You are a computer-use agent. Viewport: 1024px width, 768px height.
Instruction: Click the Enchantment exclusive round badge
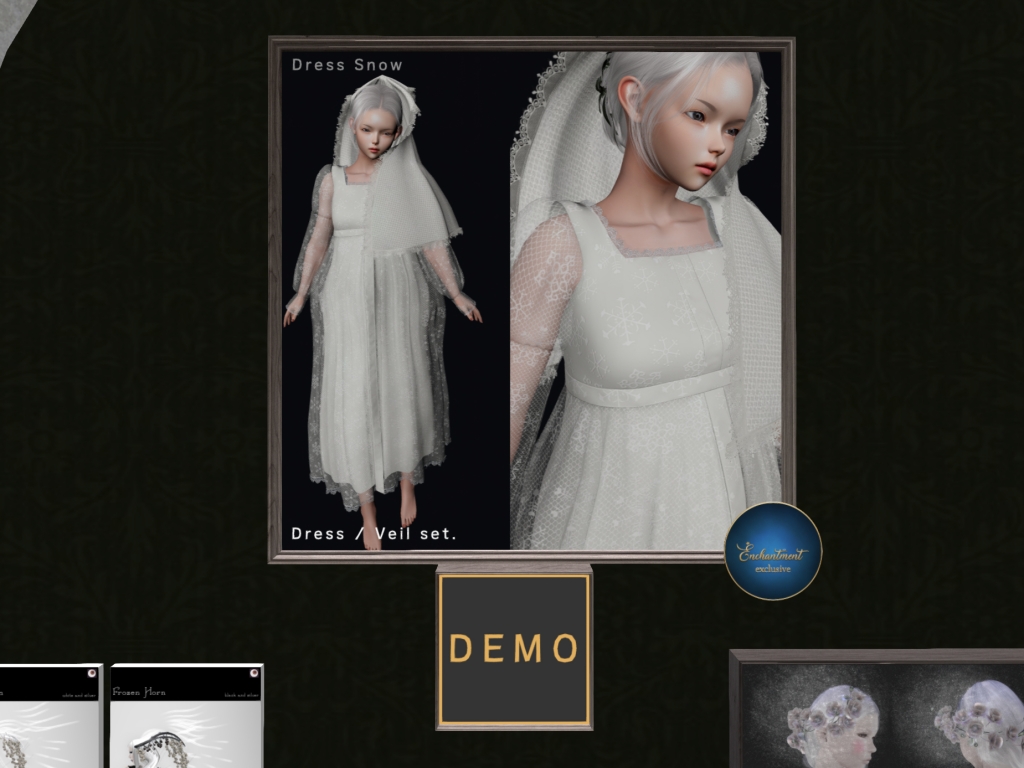point(773,551)
